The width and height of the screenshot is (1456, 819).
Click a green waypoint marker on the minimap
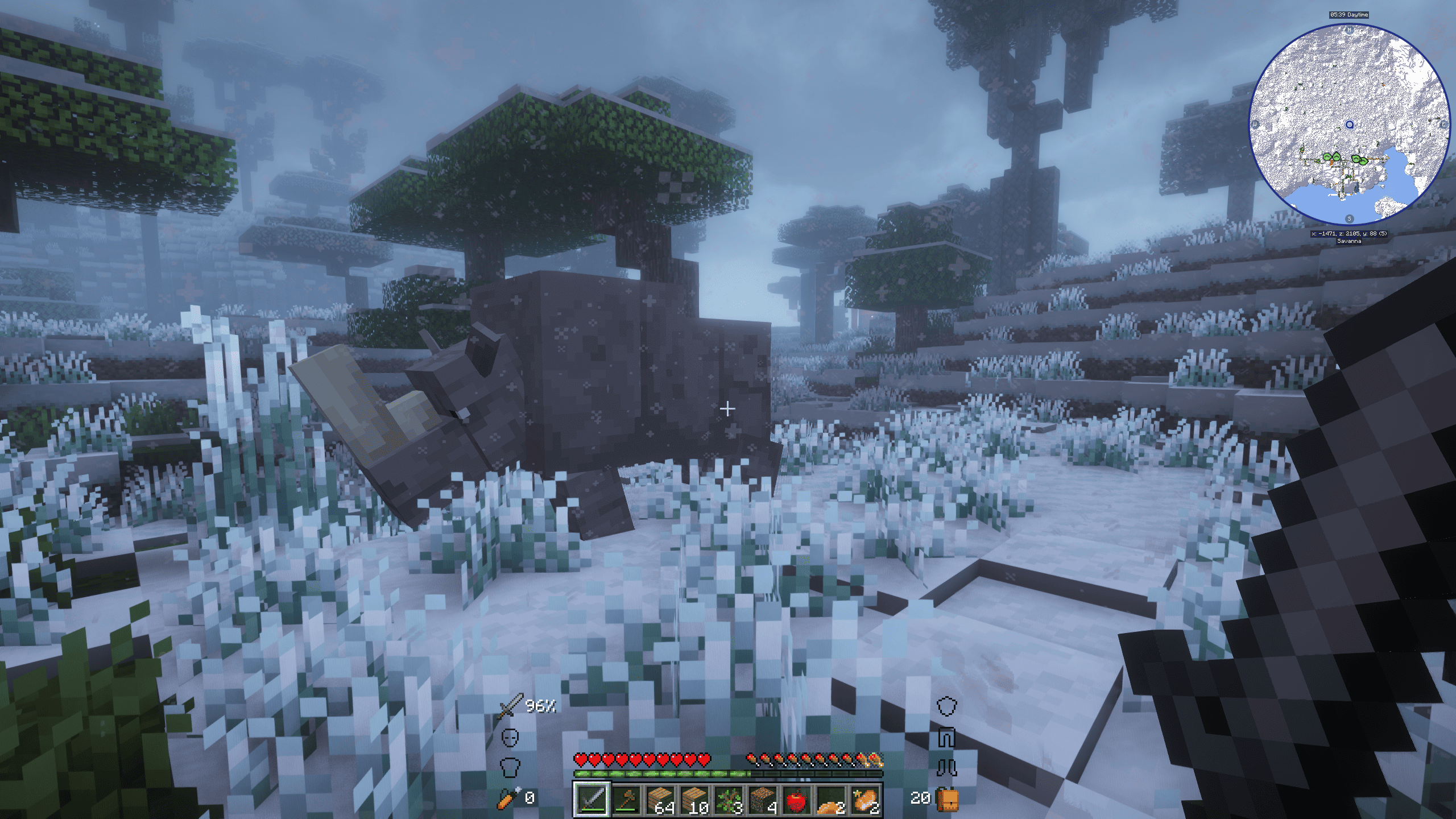[x=1327, y=157]
